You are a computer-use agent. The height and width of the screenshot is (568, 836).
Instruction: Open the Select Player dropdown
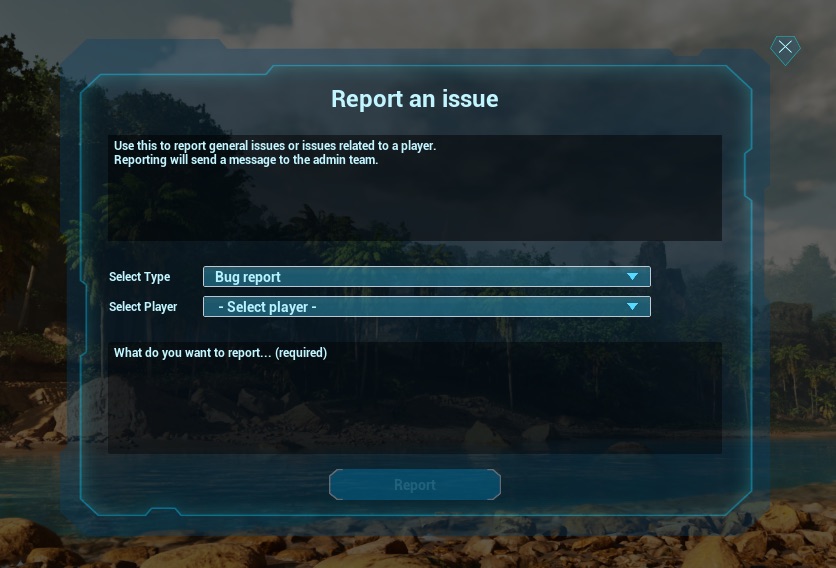click(x=426, y=307)
